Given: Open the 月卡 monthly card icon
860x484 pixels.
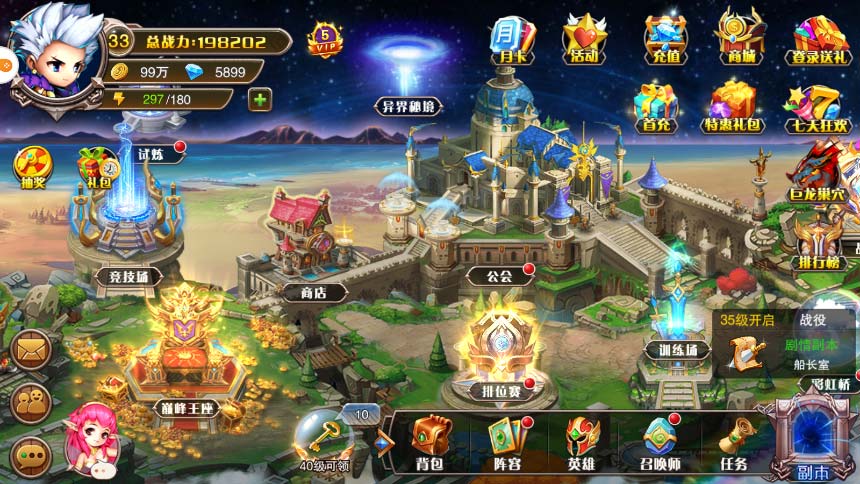Looking at the screenshot, I should 512,40.
